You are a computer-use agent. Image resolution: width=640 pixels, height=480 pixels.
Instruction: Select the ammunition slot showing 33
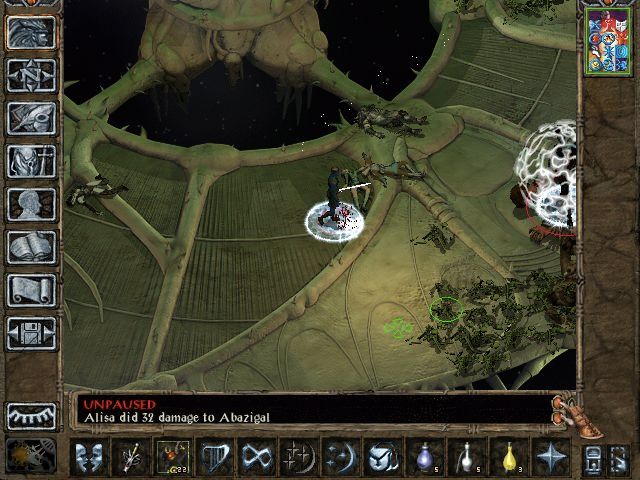172,456
